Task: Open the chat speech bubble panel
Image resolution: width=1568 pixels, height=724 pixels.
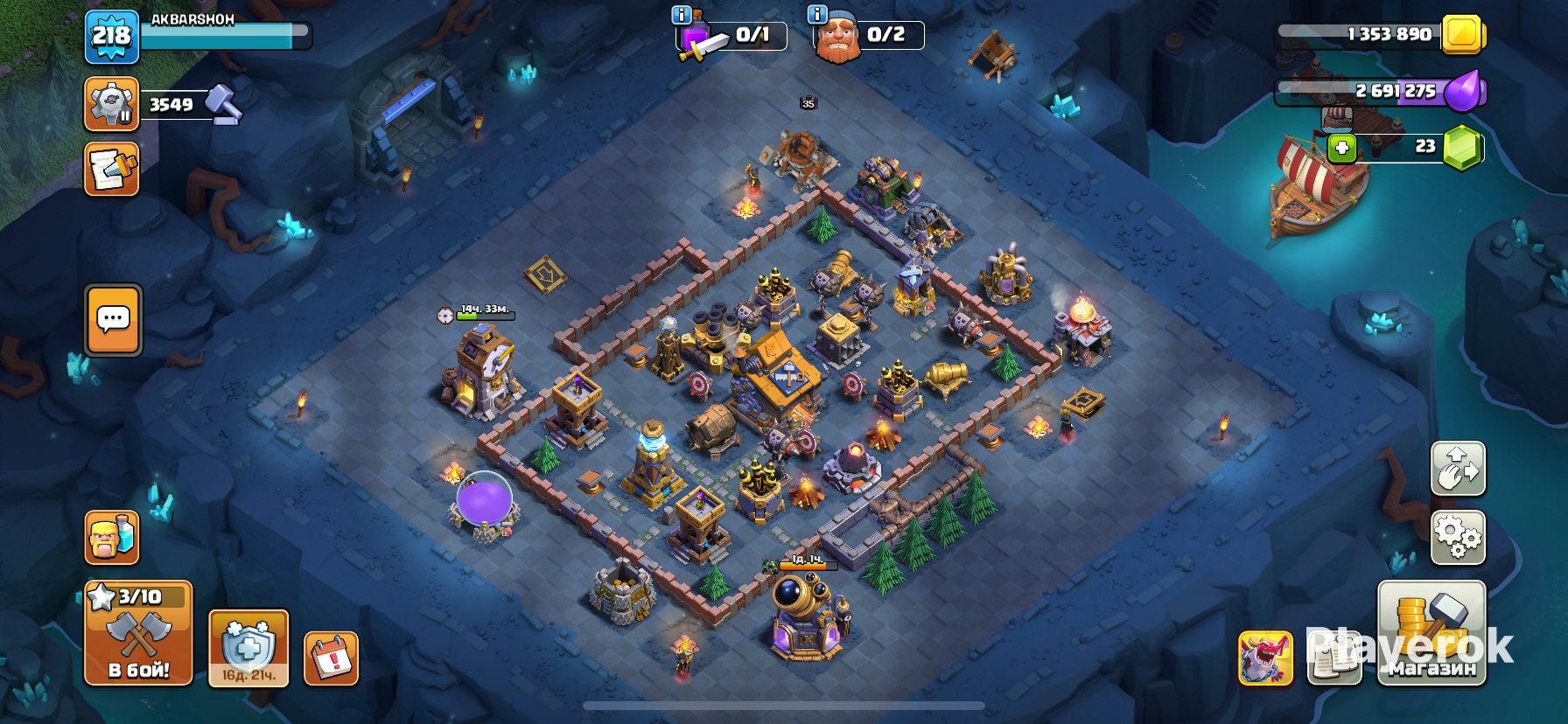Action: point(113,320)
